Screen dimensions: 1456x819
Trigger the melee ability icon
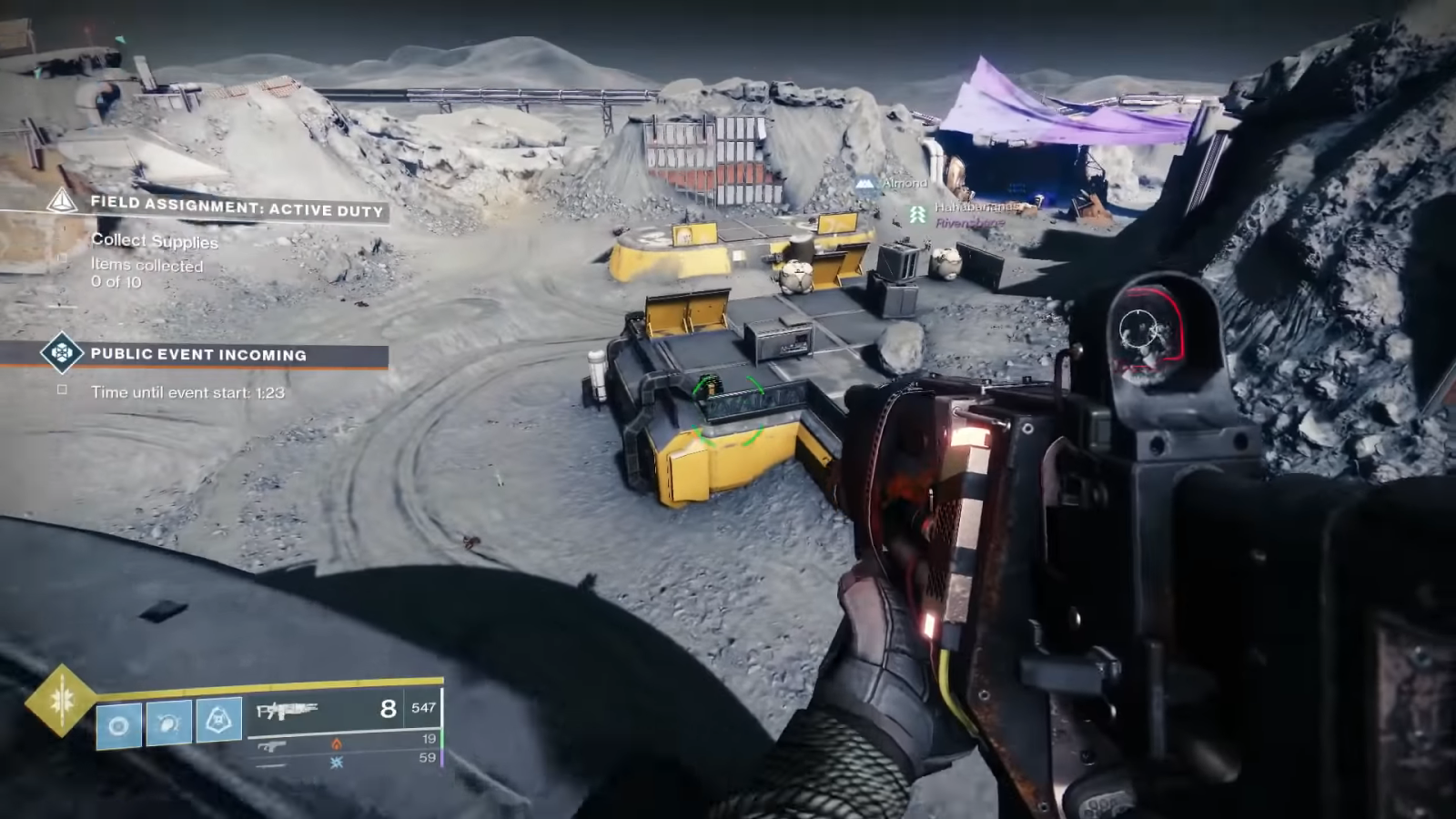pyautogui.click(x=169, y=723)
